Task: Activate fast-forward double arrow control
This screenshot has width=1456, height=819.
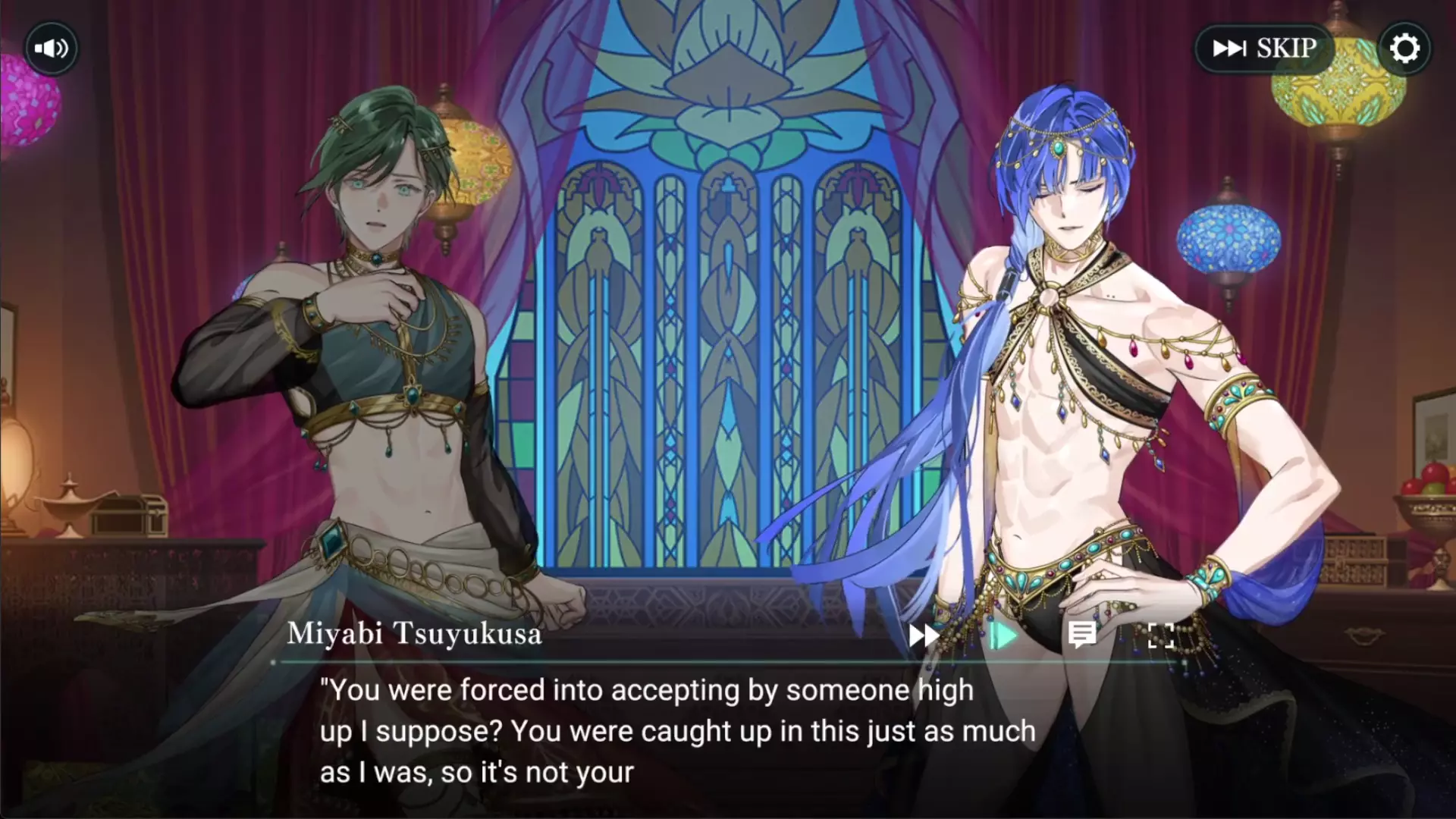Action: tap(924, 635)
